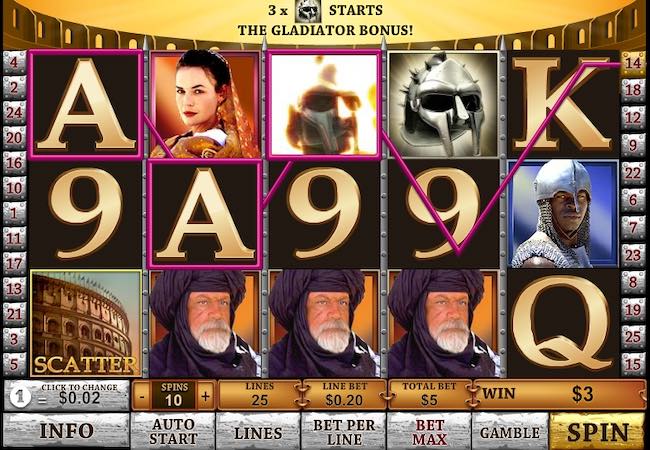Start auto play with AUTO START
The height and width of the screenshot is (450, 650).
pyautogui.click(x=172, y=432)
